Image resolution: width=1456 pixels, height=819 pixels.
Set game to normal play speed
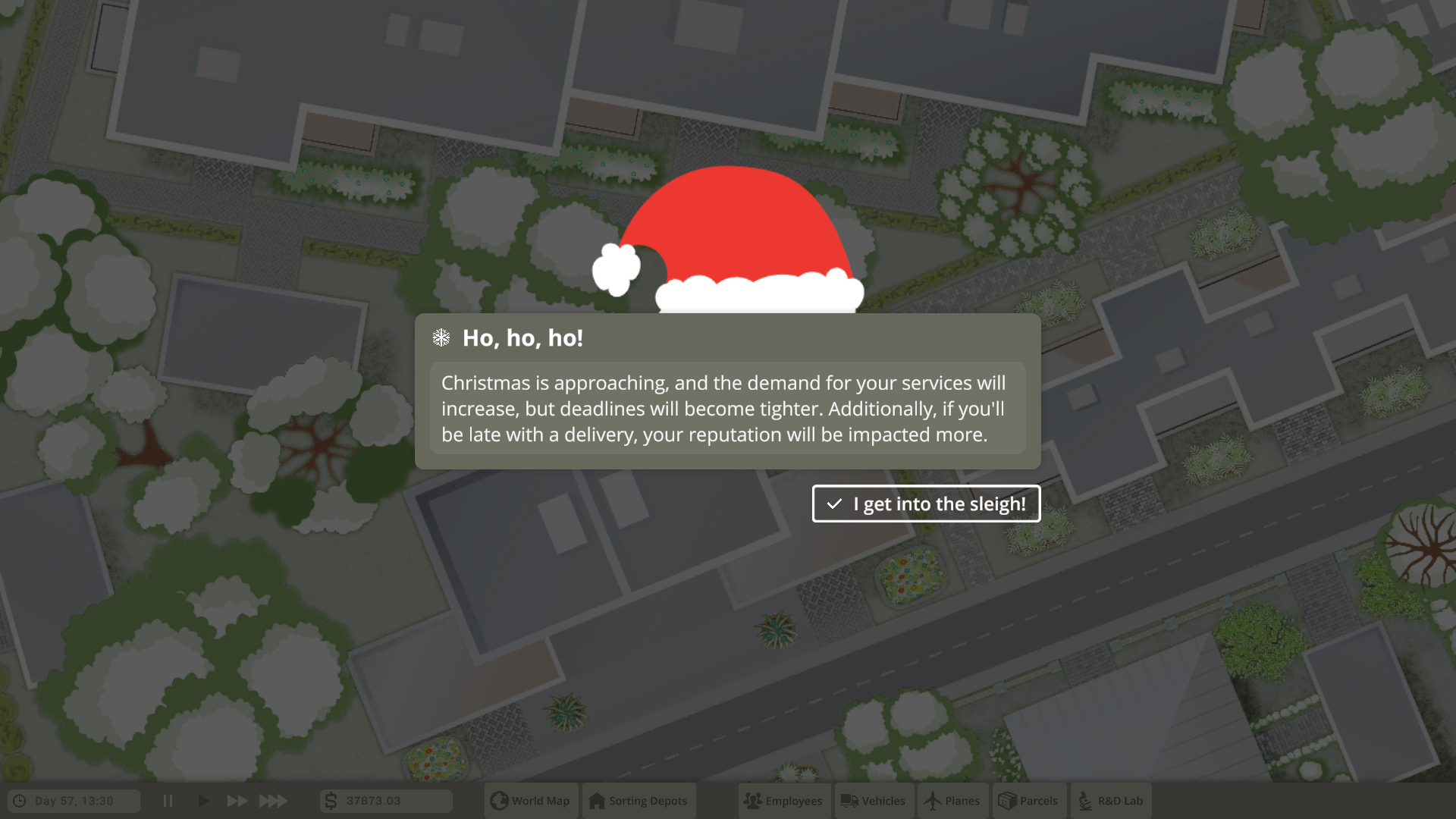pos(202,801)
